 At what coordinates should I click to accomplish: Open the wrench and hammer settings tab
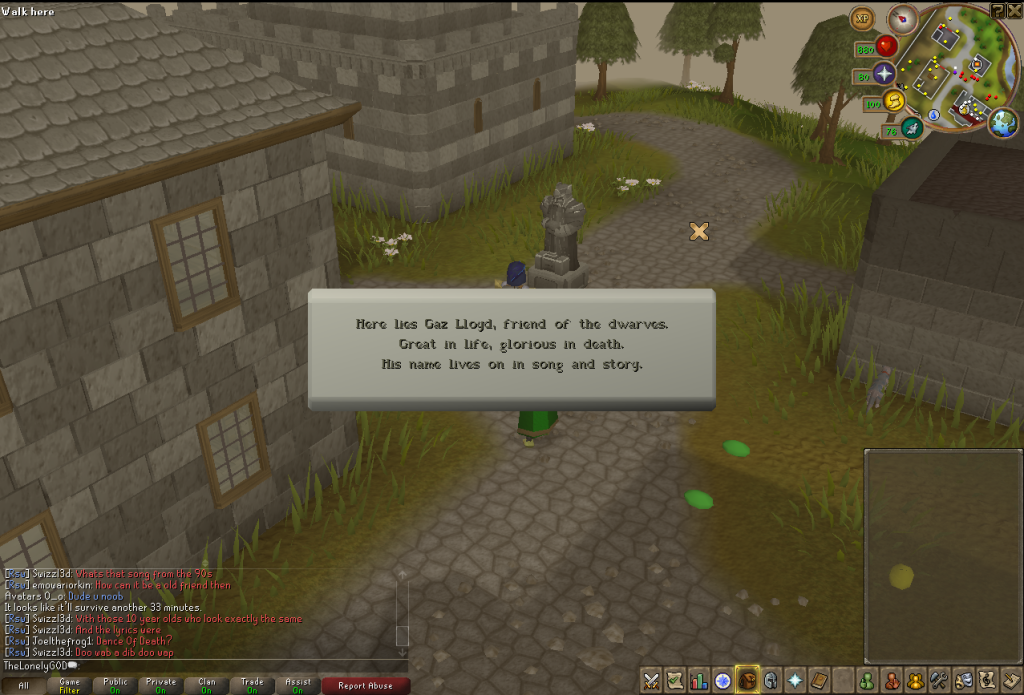(938, 681)
